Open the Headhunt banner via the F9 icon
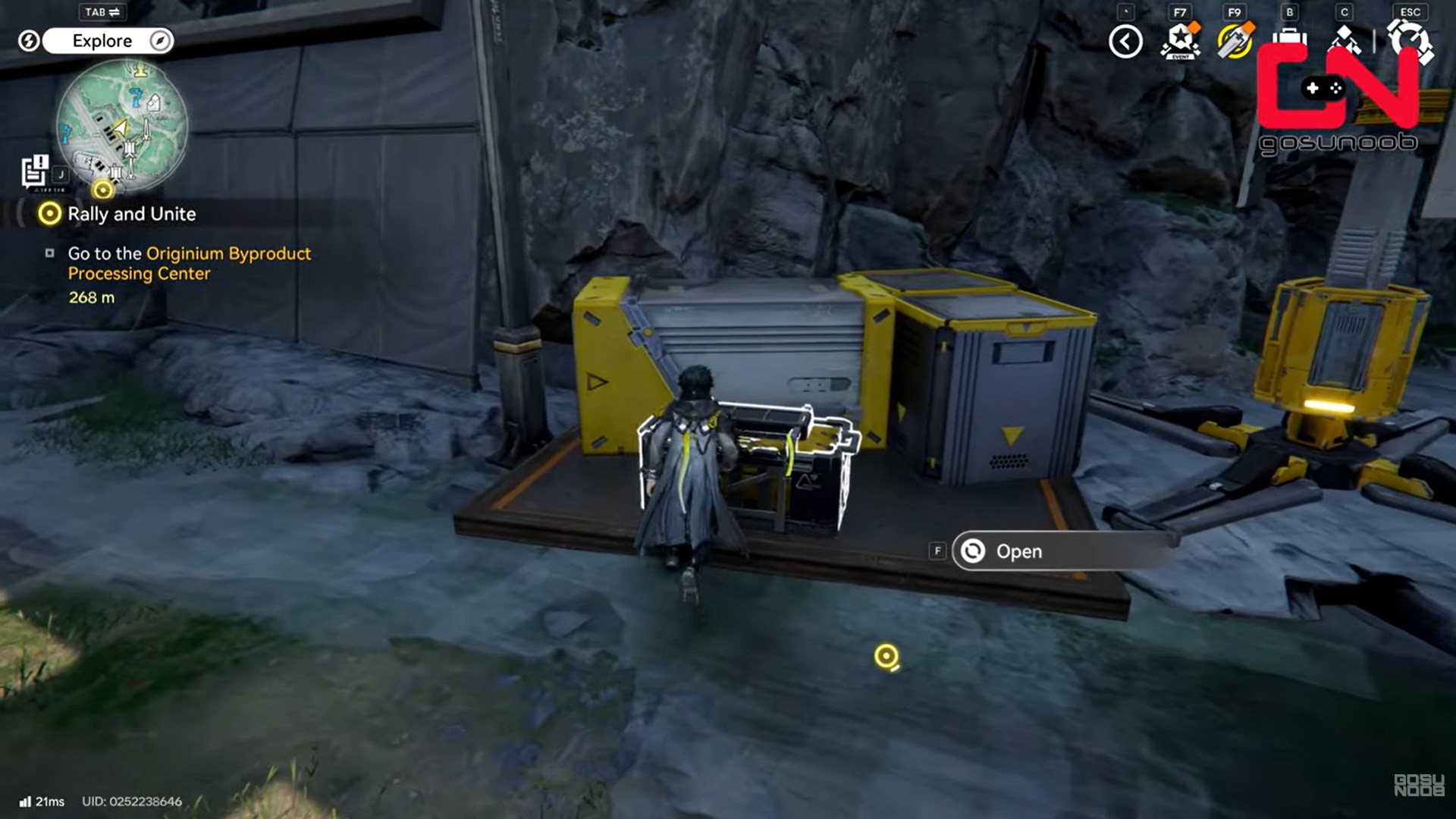Image resolution: width=1456 pixels, height=819 pixels. click(1236, 42)
